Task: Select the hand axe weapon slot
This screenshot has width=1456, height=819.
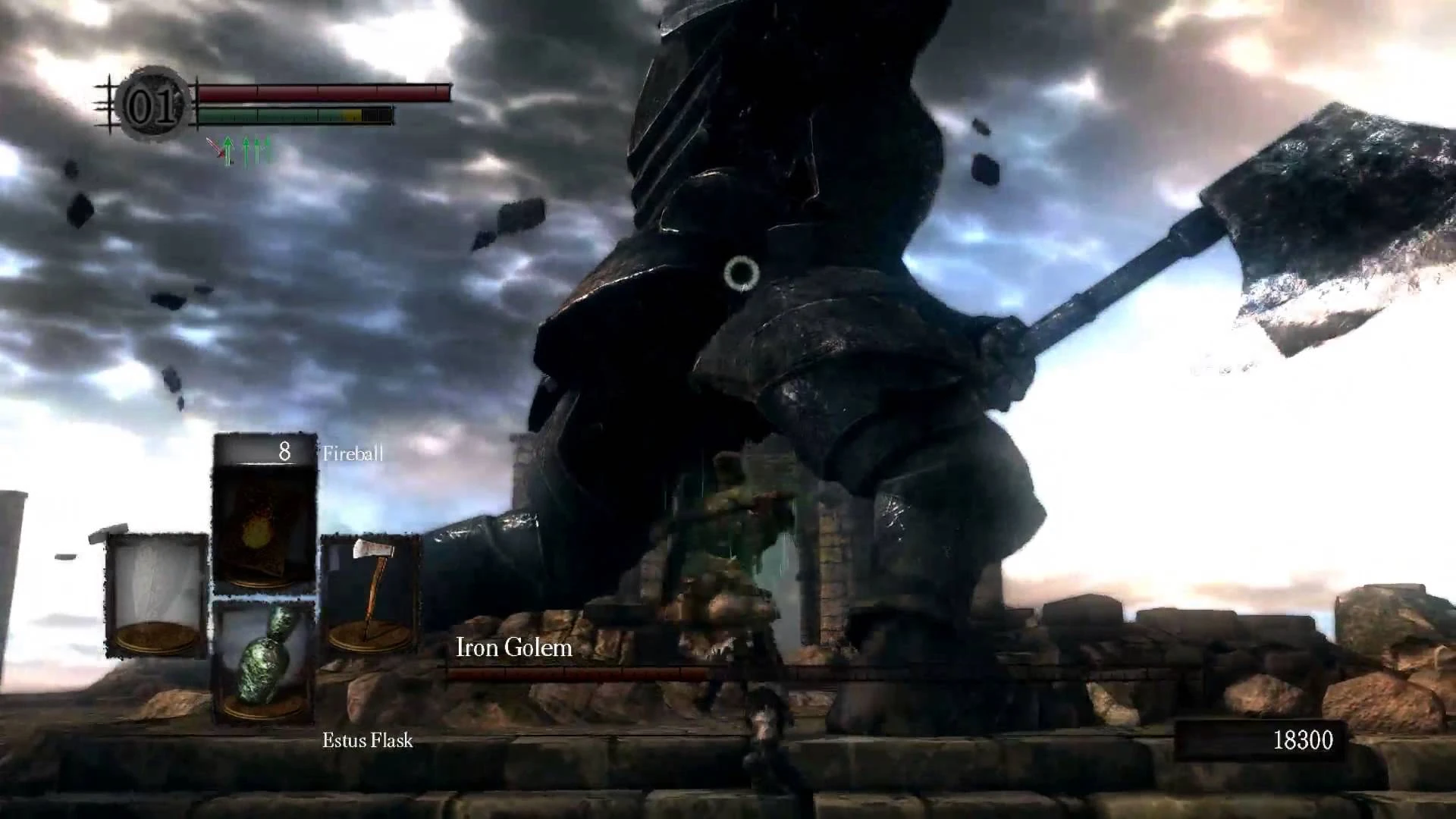Action: [370, 593]
